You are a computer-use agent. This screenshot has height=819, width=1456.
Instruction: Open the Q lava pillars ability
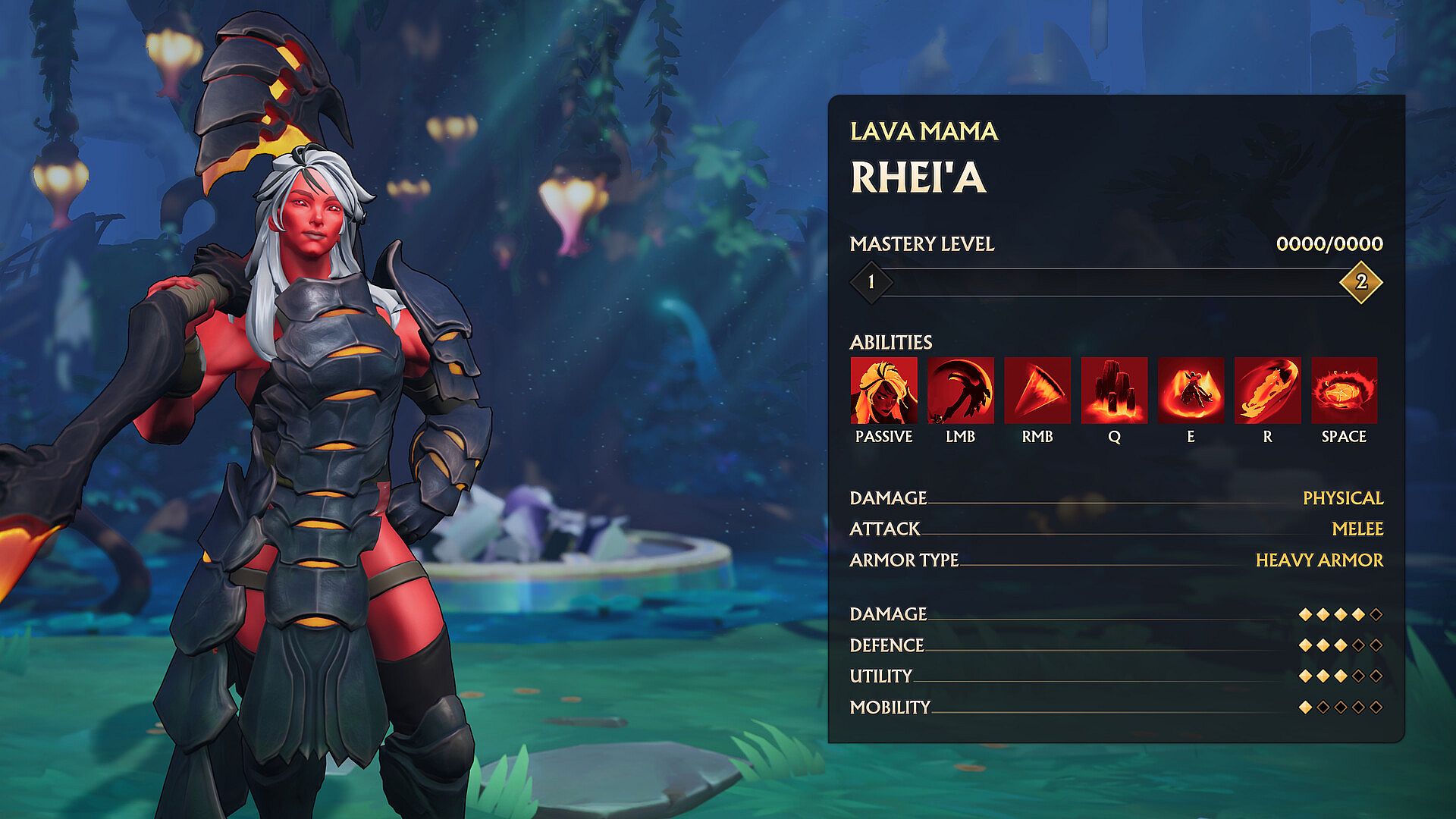point(1114,391)
